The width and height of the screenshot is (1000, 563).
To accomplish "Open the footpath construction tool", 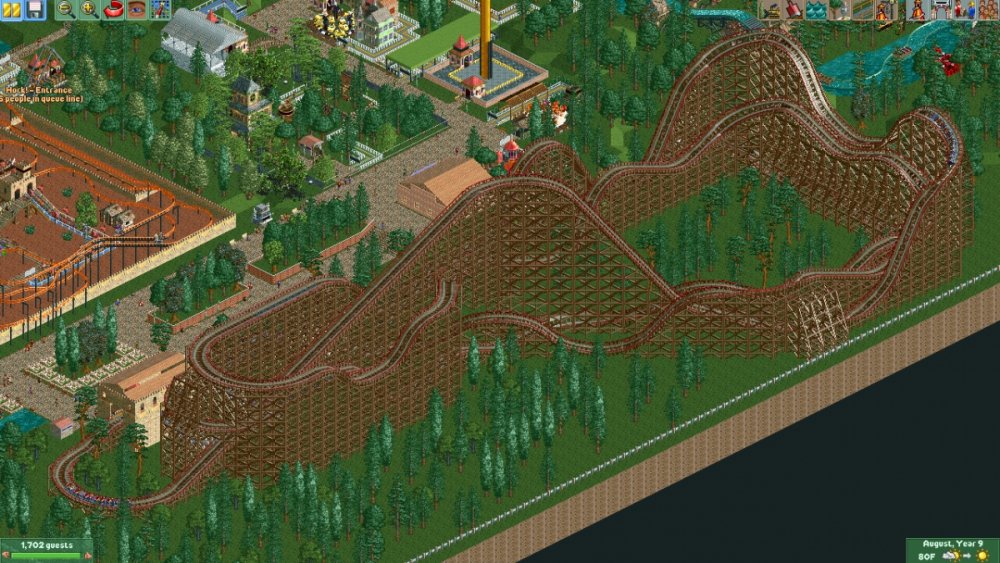I will click(x=861, y=10).
